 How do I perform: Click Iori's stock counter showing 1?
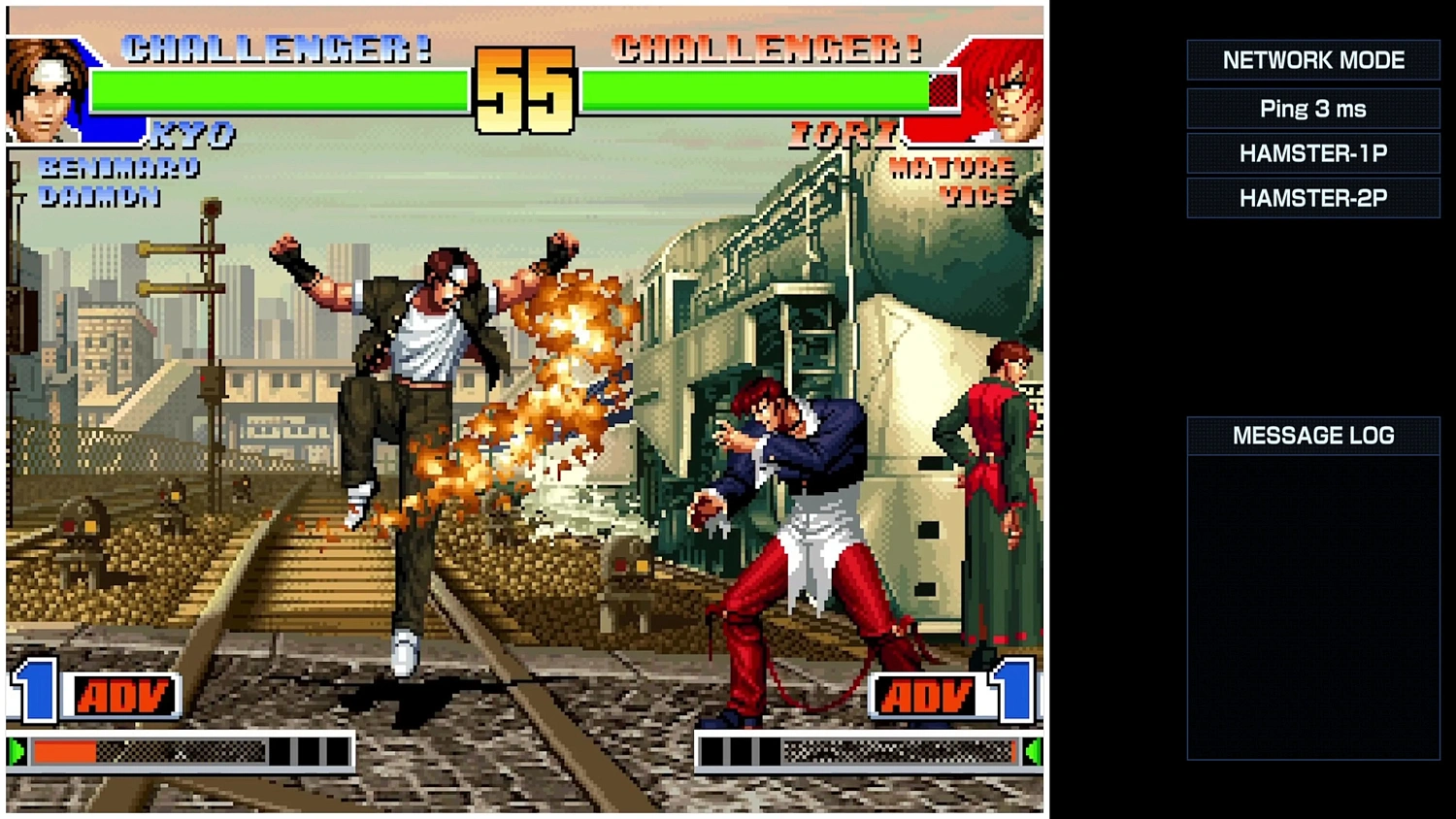coord(1012,695)
